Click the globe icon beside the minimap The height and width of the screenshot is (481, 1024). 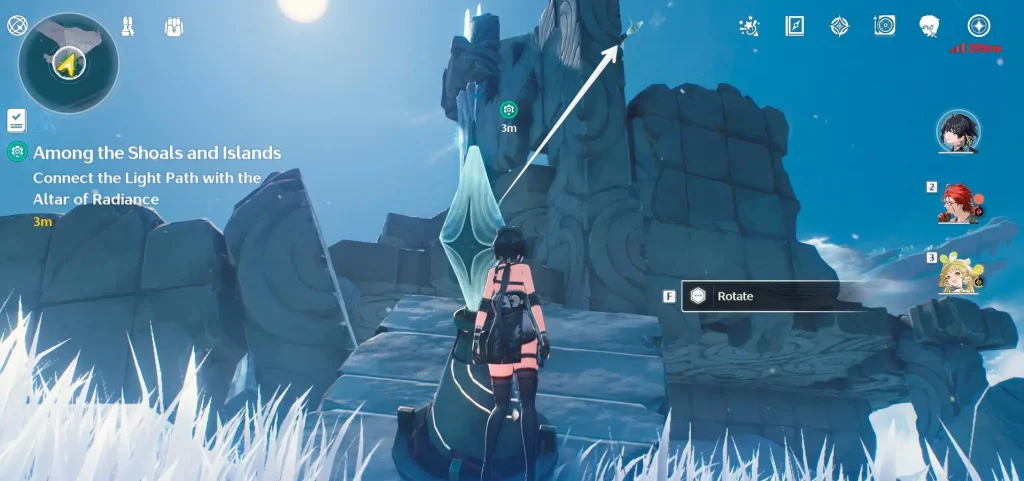click(x=17, y=26)
